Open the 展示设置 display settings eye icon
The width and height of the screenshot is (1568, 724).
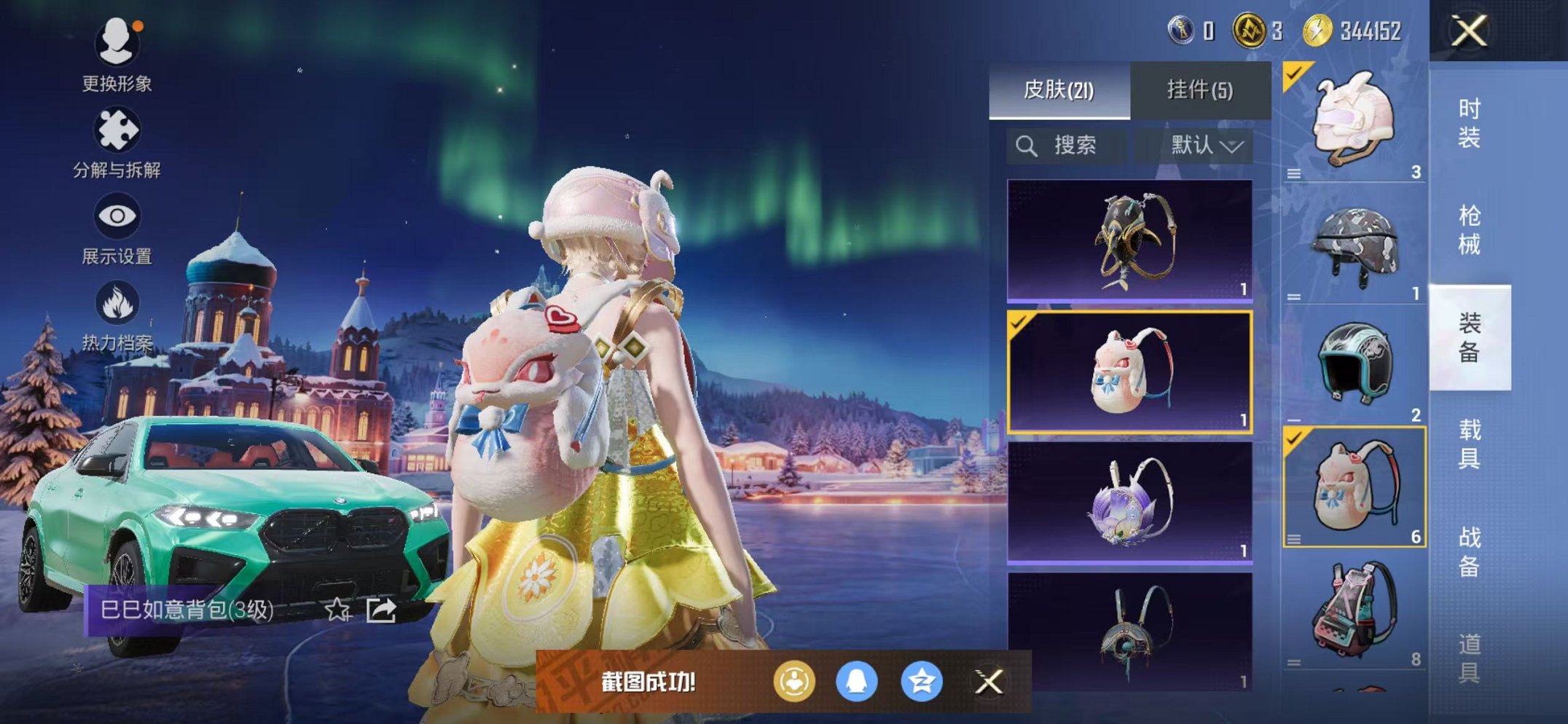click(x=117, y=216)
